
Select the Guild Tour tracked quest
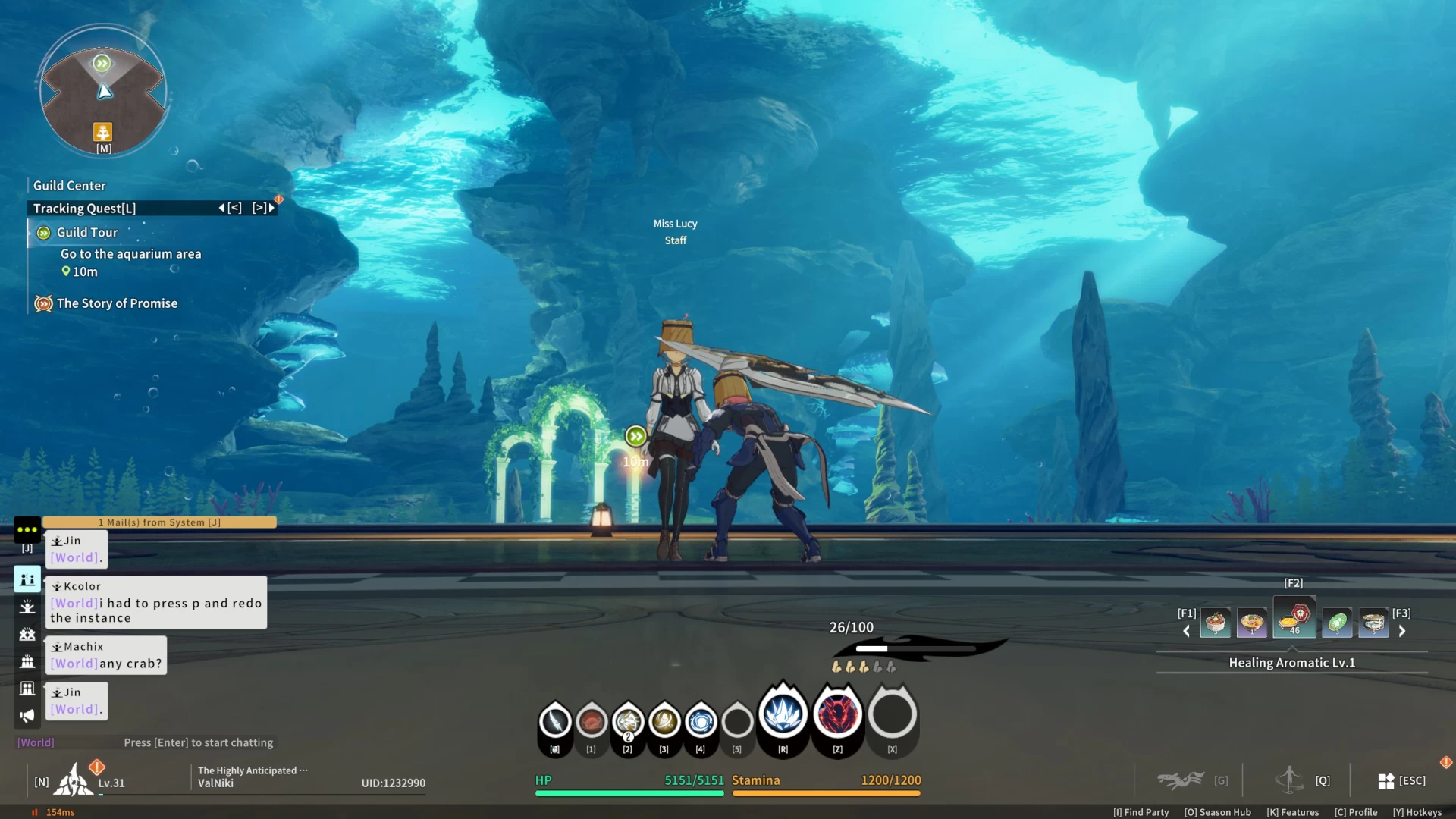click(87, 233)
